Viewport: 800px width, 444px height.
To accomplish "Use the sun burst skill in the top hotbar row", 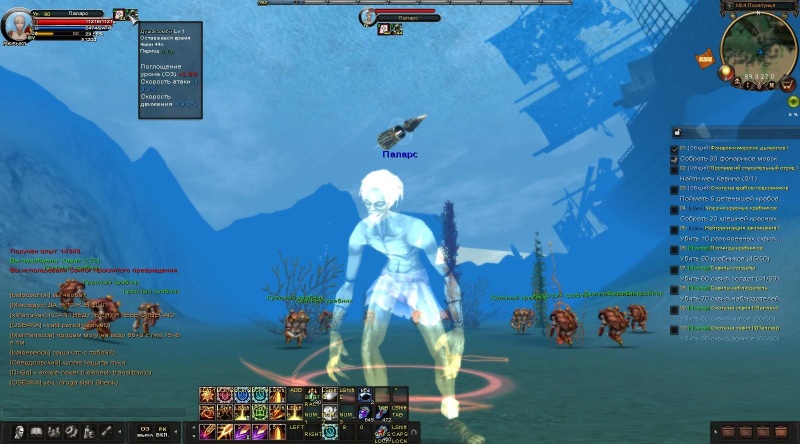I will tap(207, 394).
